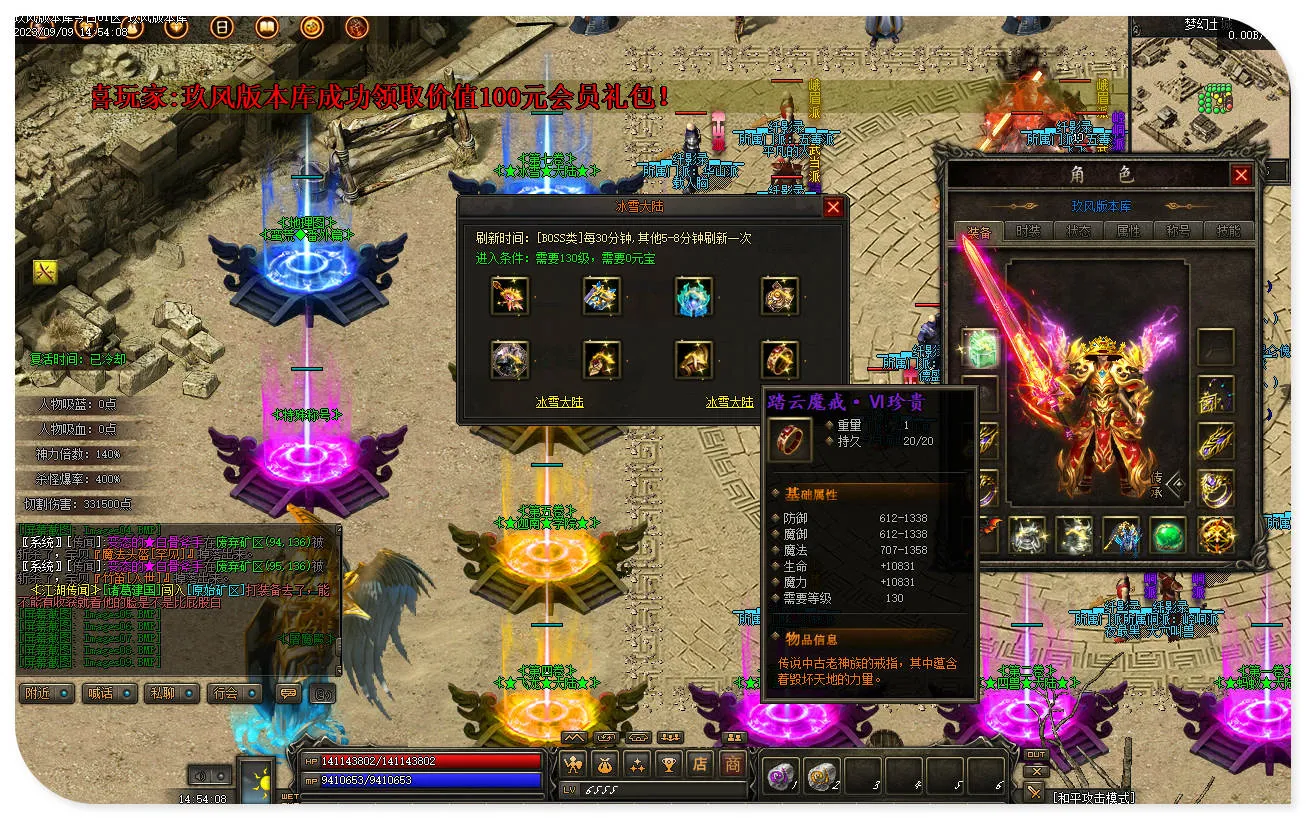The width and height of the screenshot is (1306, 819).
Task: Open the book icon in top bar
Action: click(267, 27)
